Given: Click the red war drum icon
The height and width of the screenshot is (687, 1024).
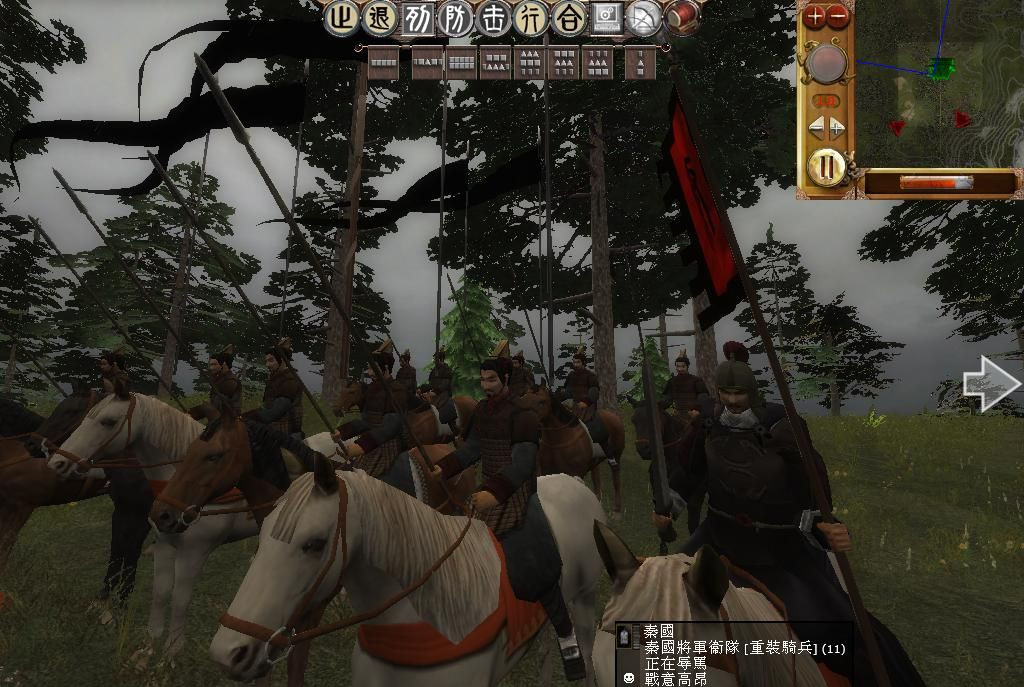Looking at the screenshot, I should tap(682, 17).
